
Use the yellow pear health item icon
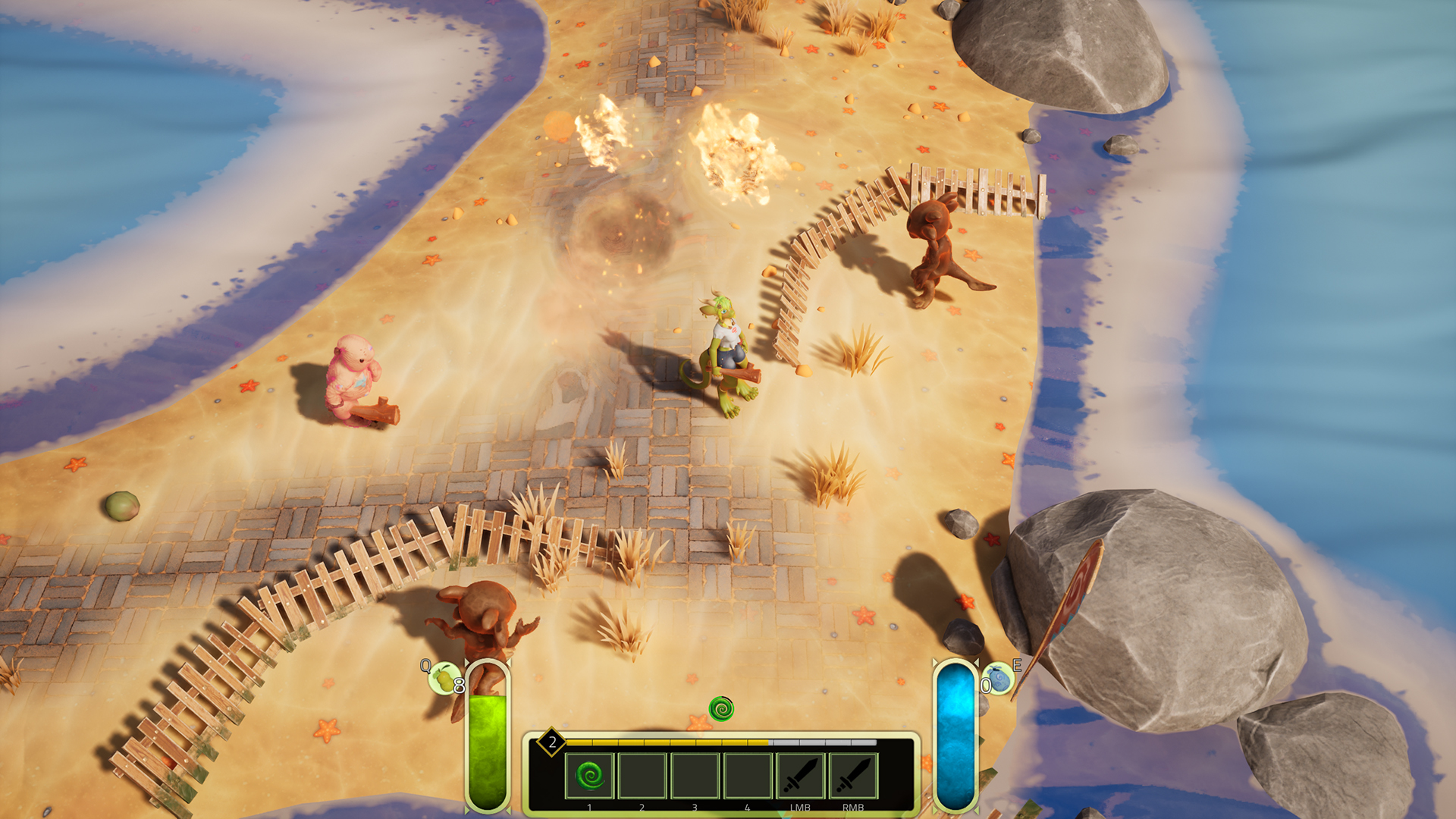[x=443, y=677]
